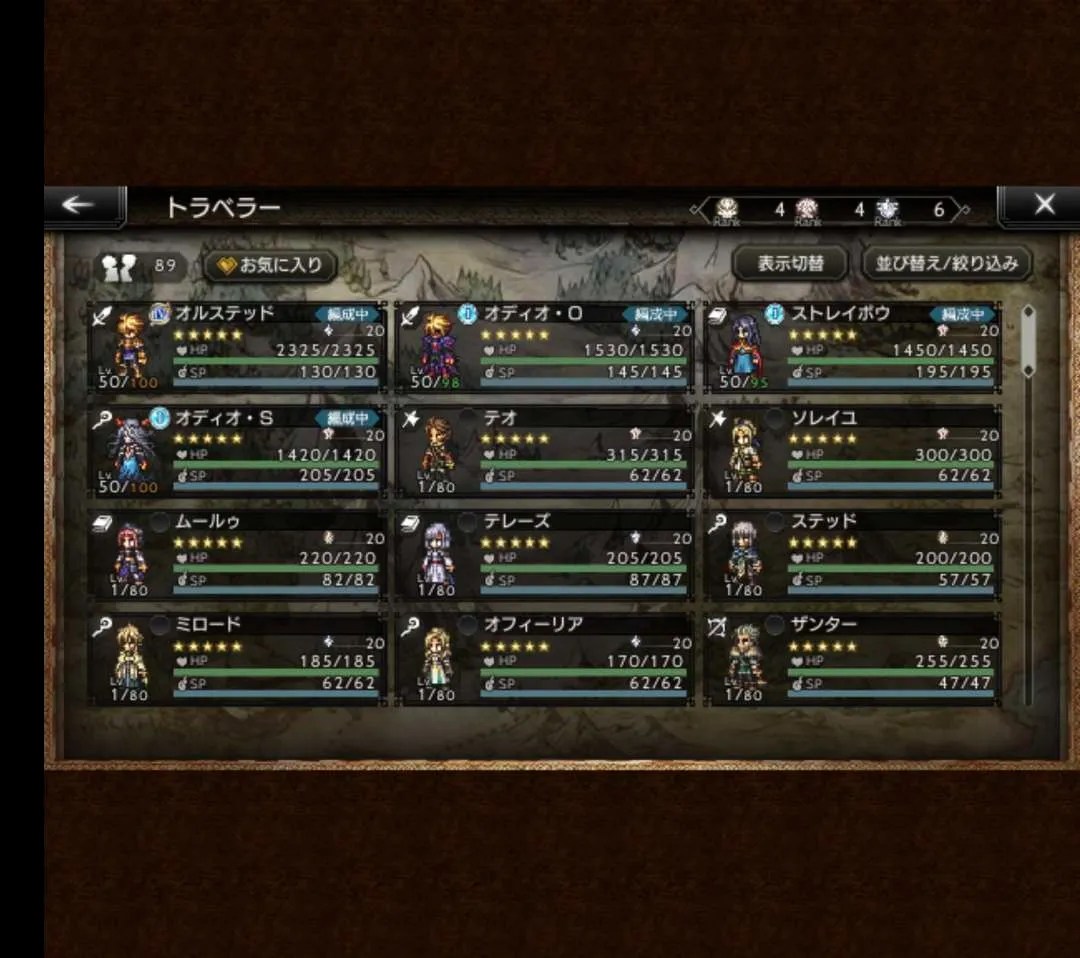Screen dimensions: 1080x958
Task: Open the ソレイユ traveler card
Action: [x=852, y=451]
